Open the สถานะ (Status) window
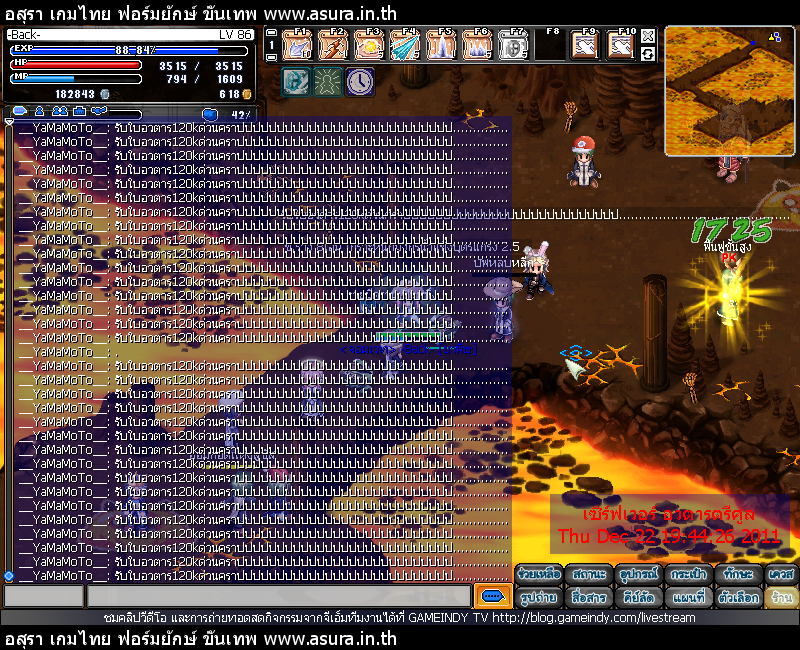800x650 pixels. (x=588, y=575)
